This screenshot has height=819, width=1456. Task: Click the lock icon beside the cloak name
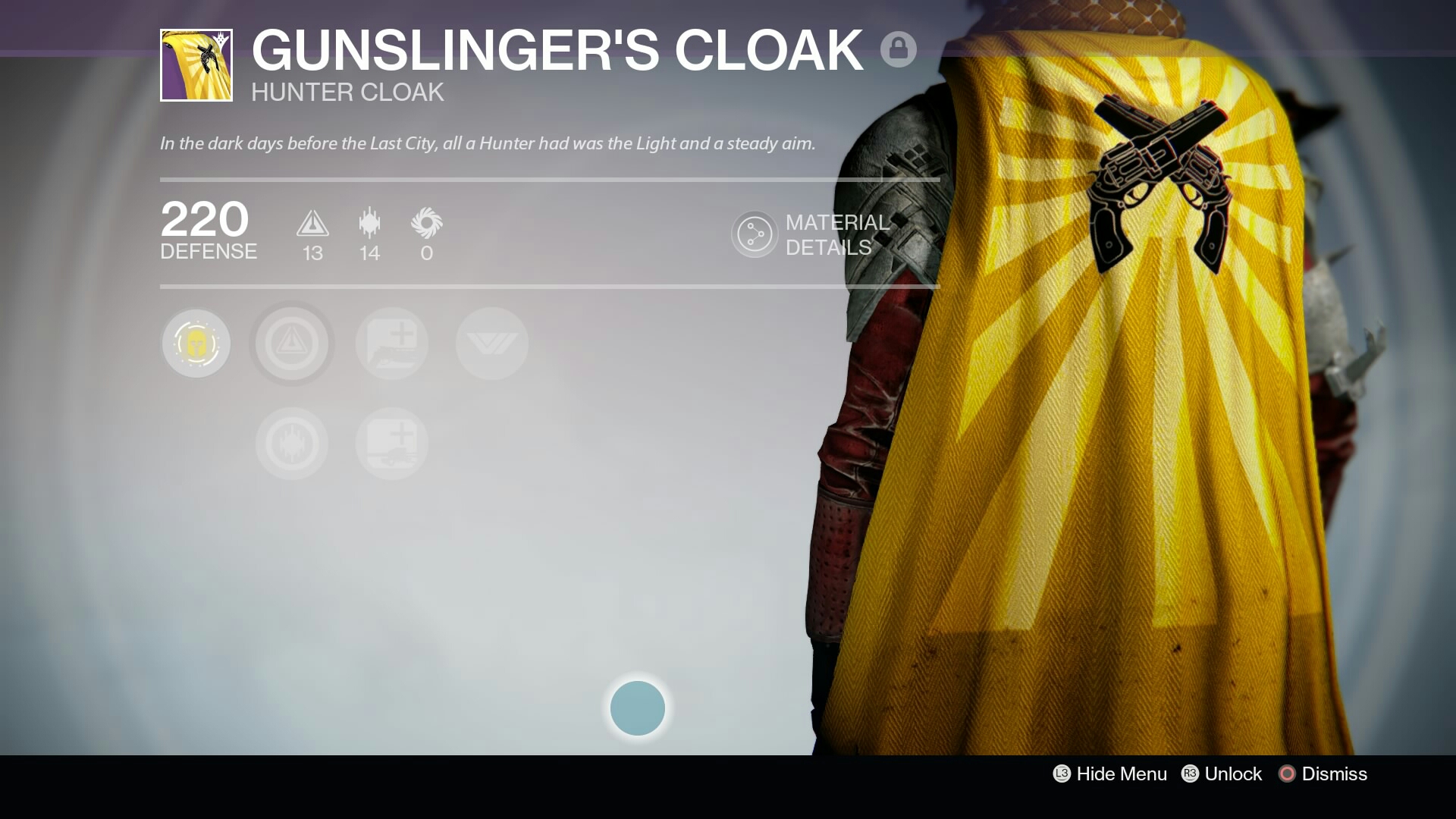[x=899, y=49]
